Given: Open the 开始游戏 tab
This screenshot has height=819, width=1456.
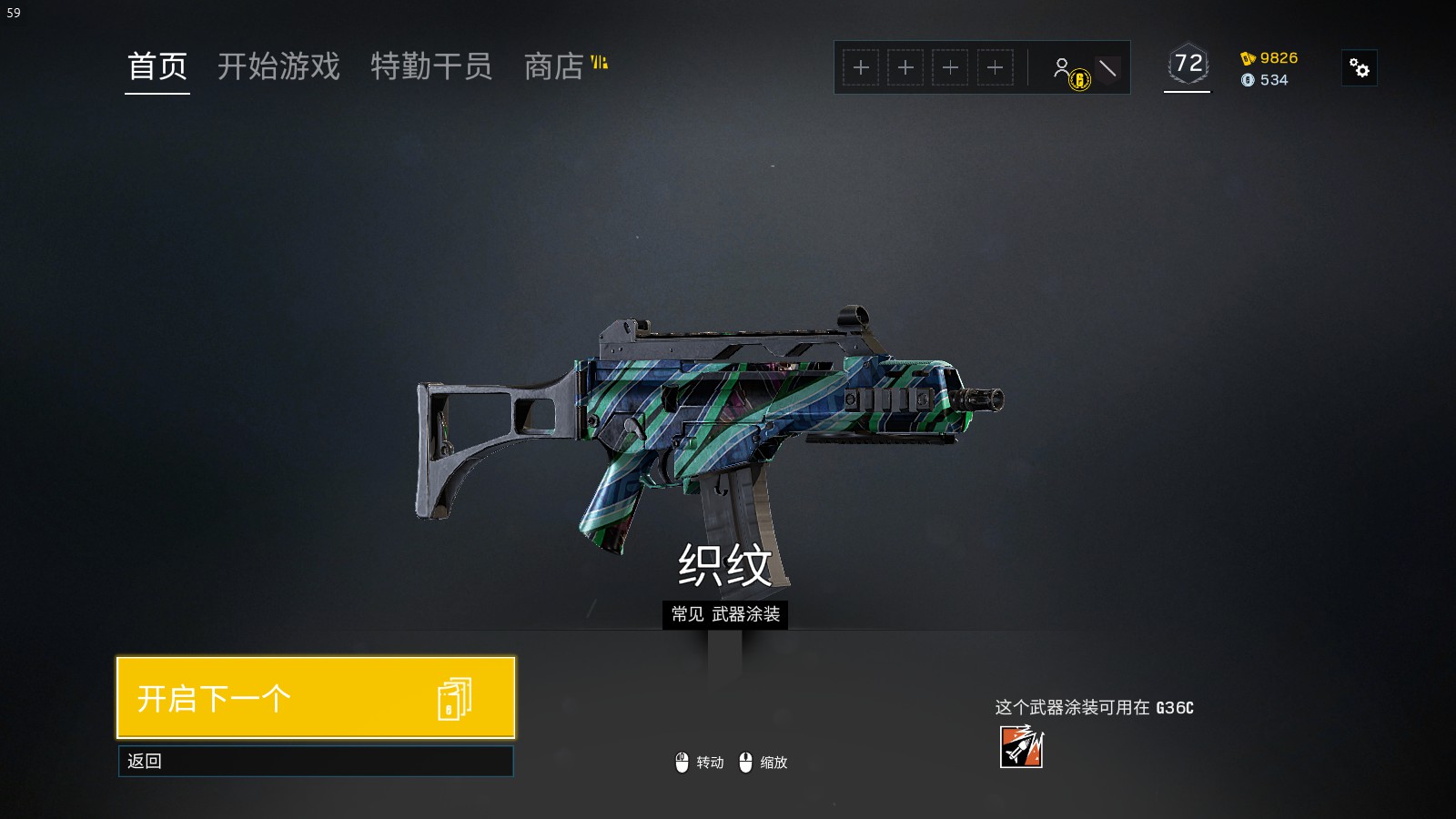Looking at the screenshot, I should 278,66.
